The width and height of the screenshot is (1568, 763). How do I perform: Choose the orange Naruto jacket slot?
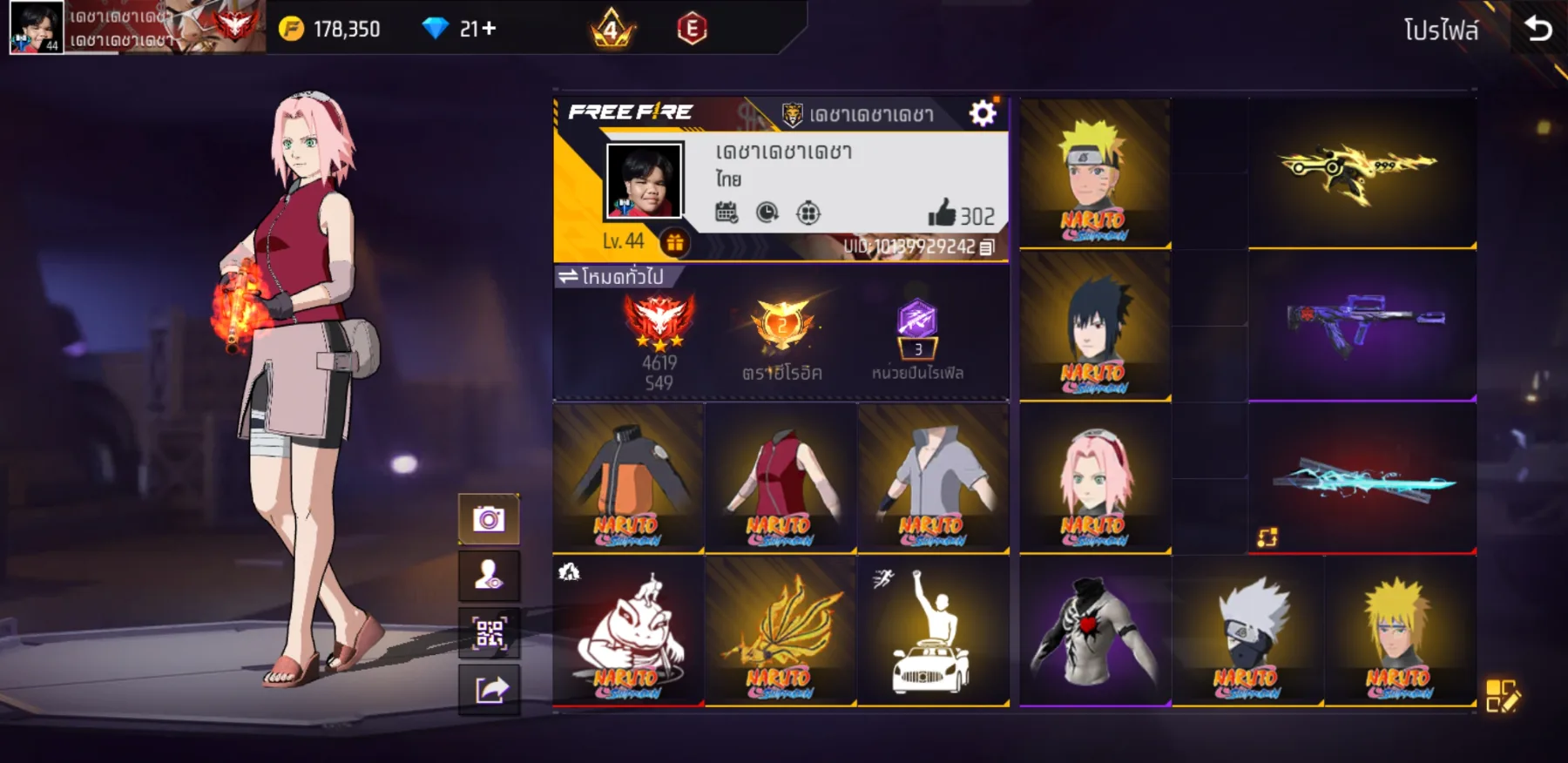tap(628, 478)
